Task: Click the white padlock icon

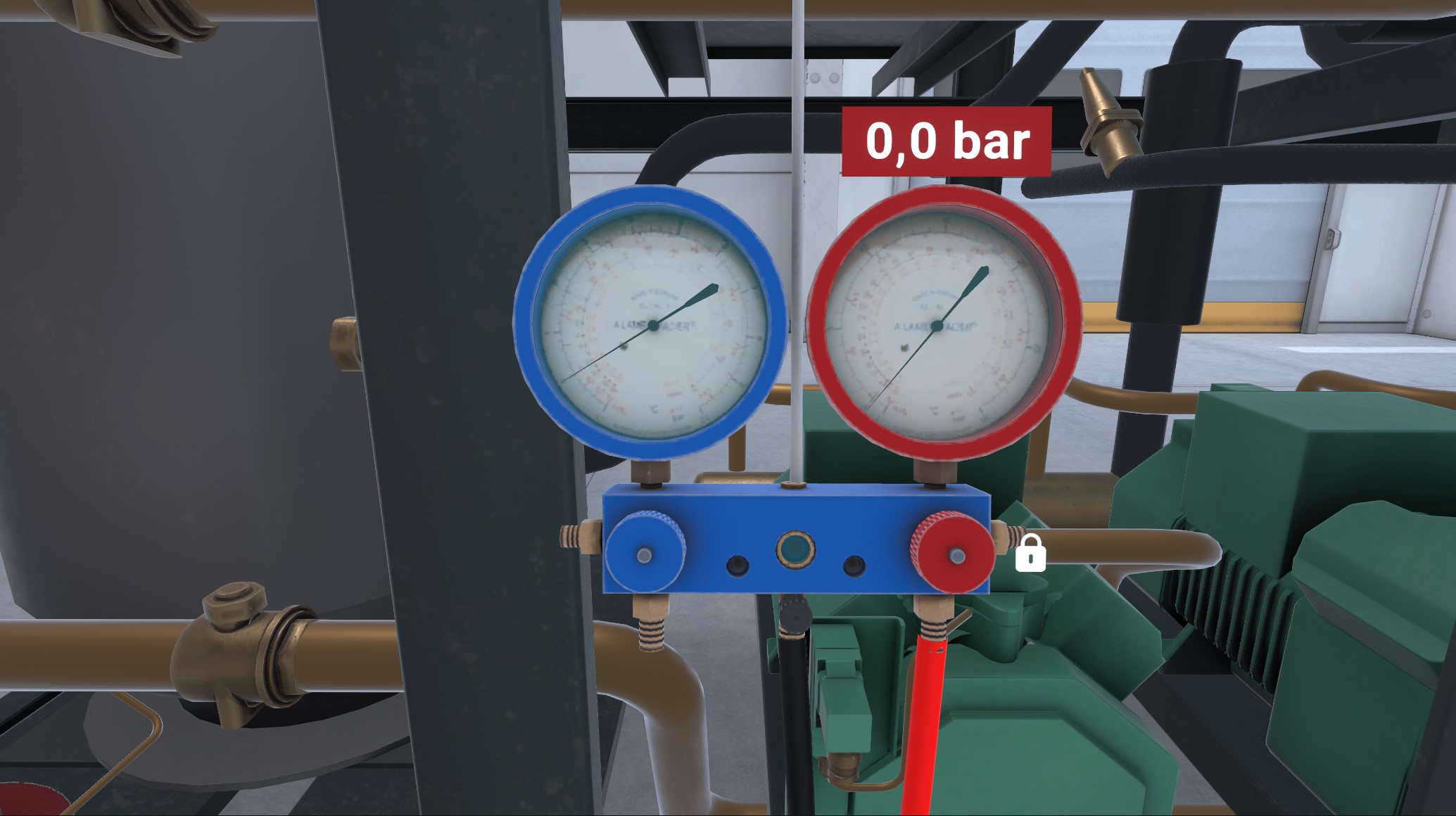Action: coord(1030,552)
